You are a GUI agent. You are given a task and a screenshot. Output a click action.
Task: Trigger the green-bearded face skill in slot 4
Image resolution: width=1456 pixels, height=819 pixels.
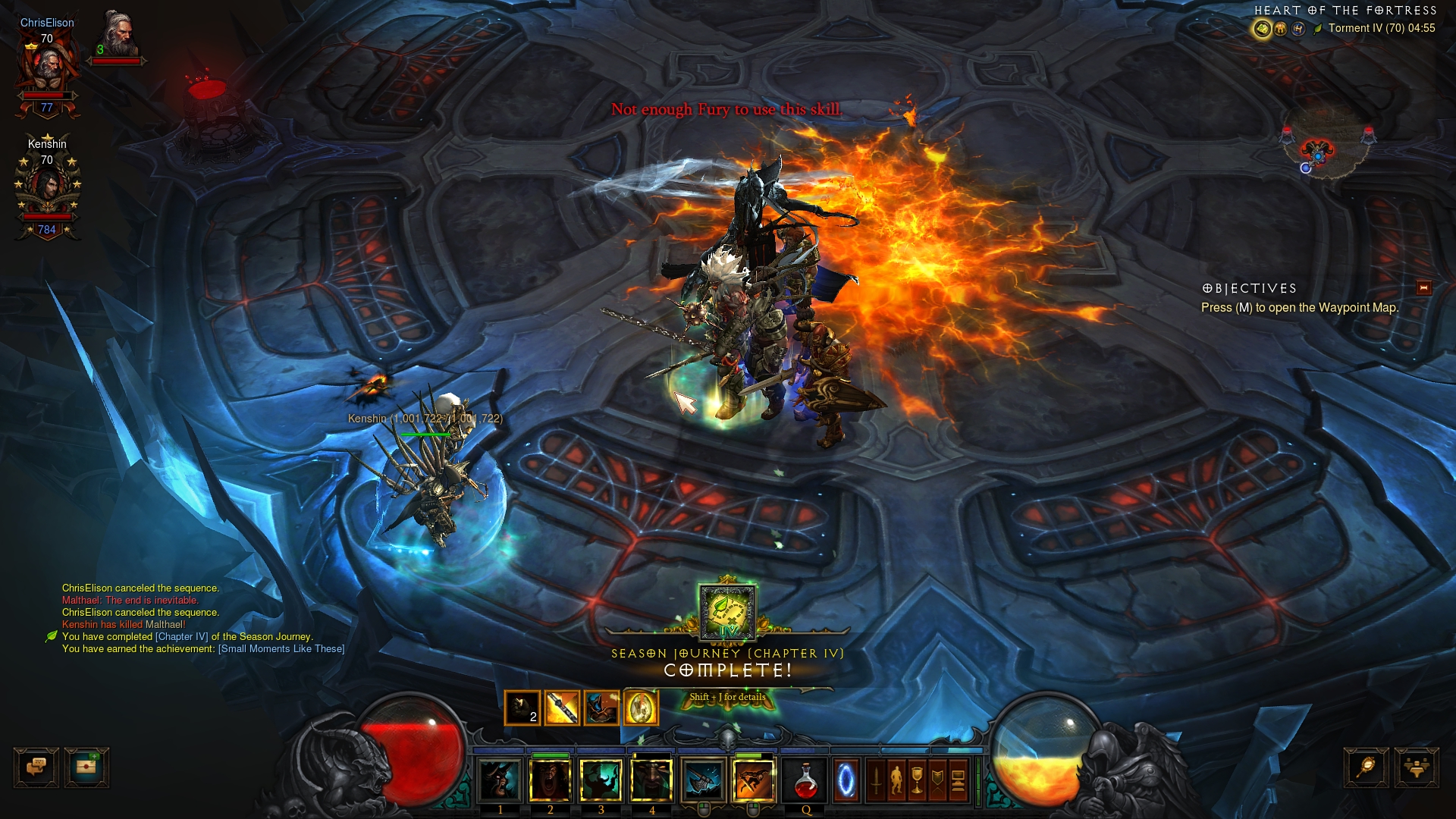tap(651, 780)
